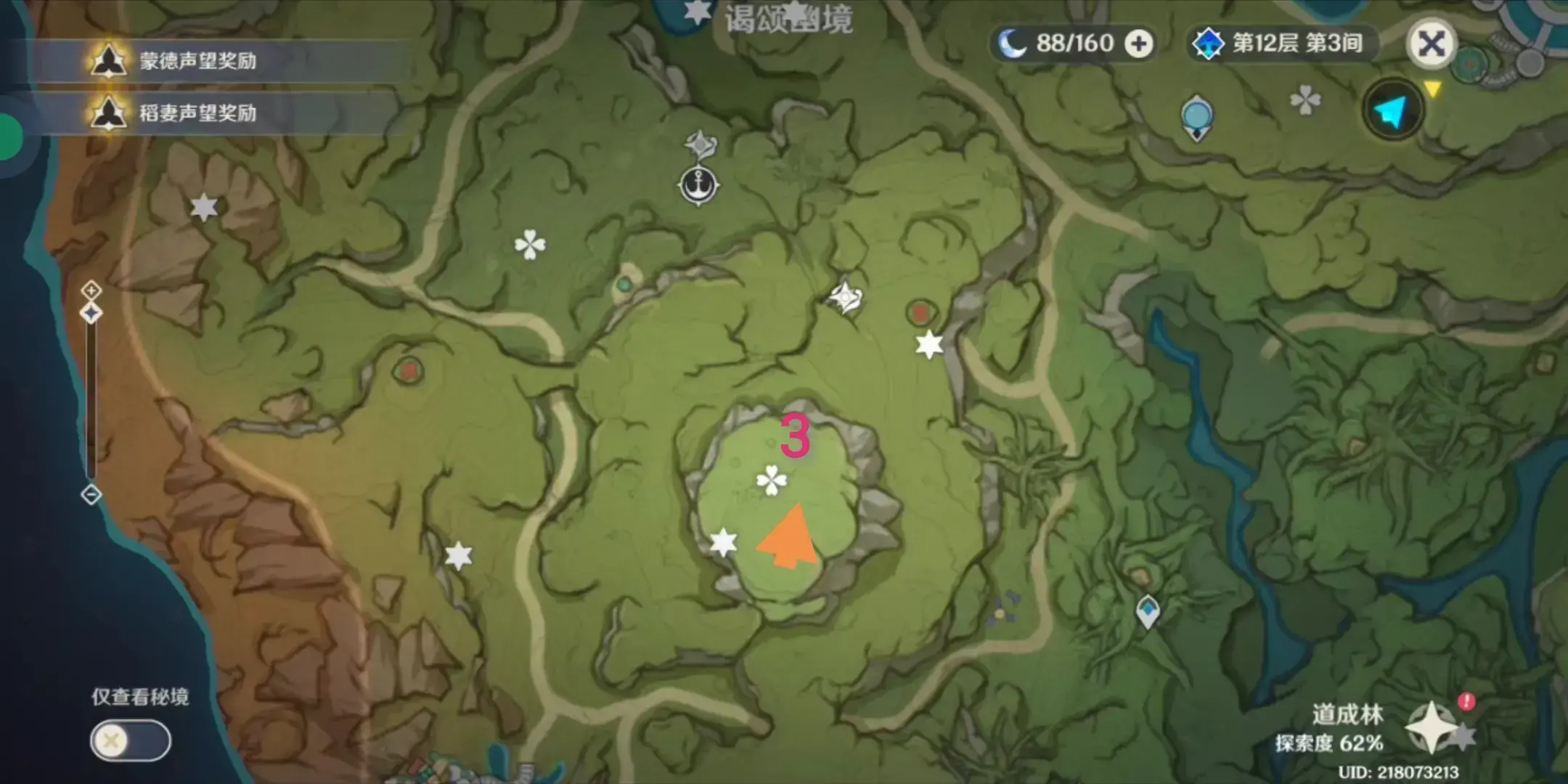Zoom in using the slider's plus button
The image size is (1568, 784).
pyautogui.click(x=91, y=290)
